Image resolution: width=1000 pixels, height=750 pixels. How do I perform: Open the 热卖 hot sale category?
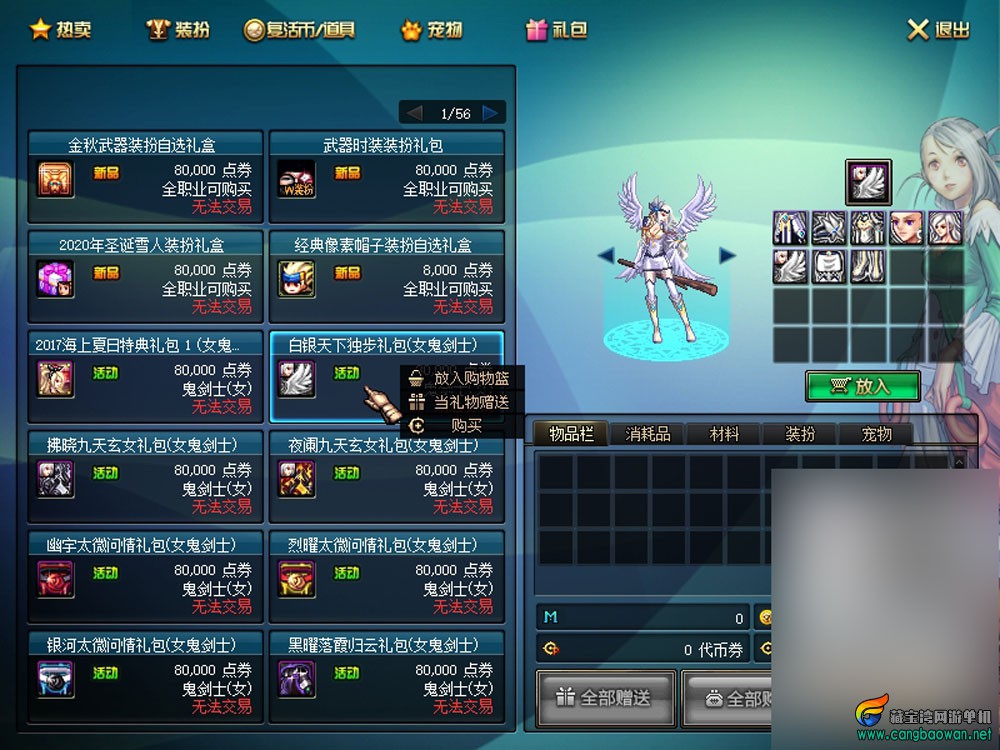61,30
